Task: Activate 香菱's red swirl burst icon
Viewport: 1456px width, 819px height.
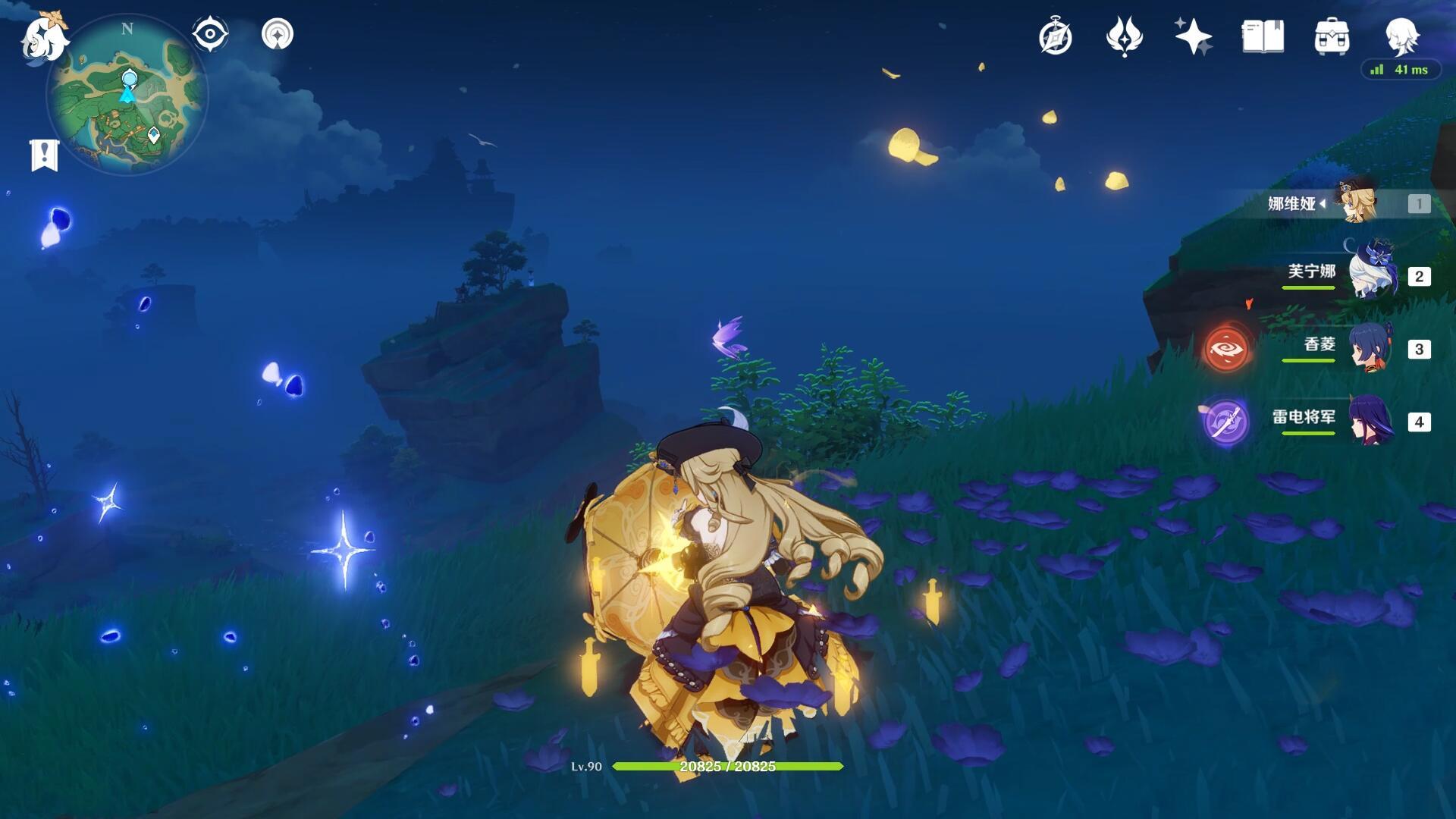Action: tap(1227, 349)
